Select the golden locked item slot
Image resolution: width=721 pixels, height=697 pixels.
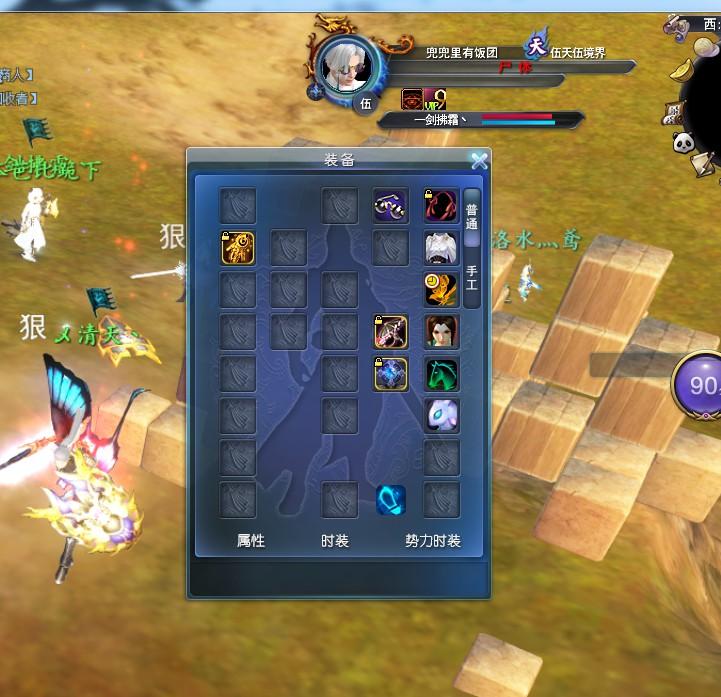(x=238, y=248)
